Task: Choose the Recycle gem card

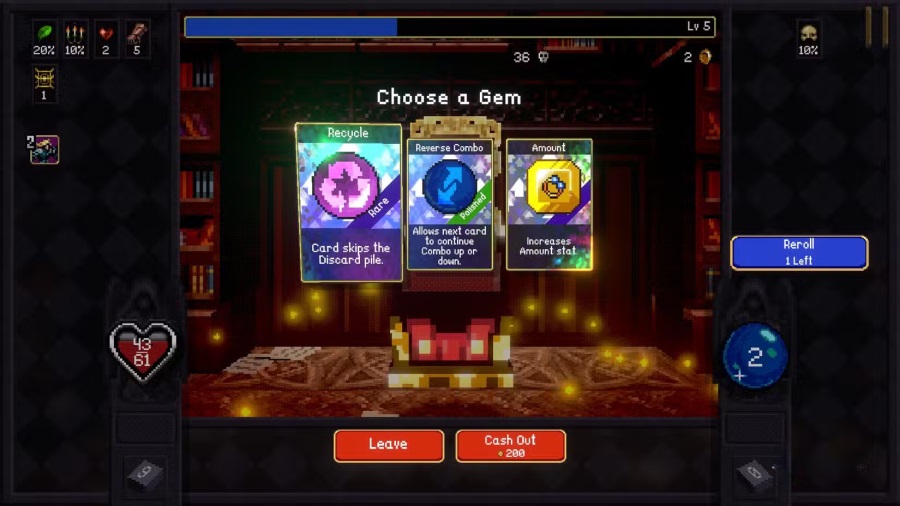Action: [x=348, y=202]
